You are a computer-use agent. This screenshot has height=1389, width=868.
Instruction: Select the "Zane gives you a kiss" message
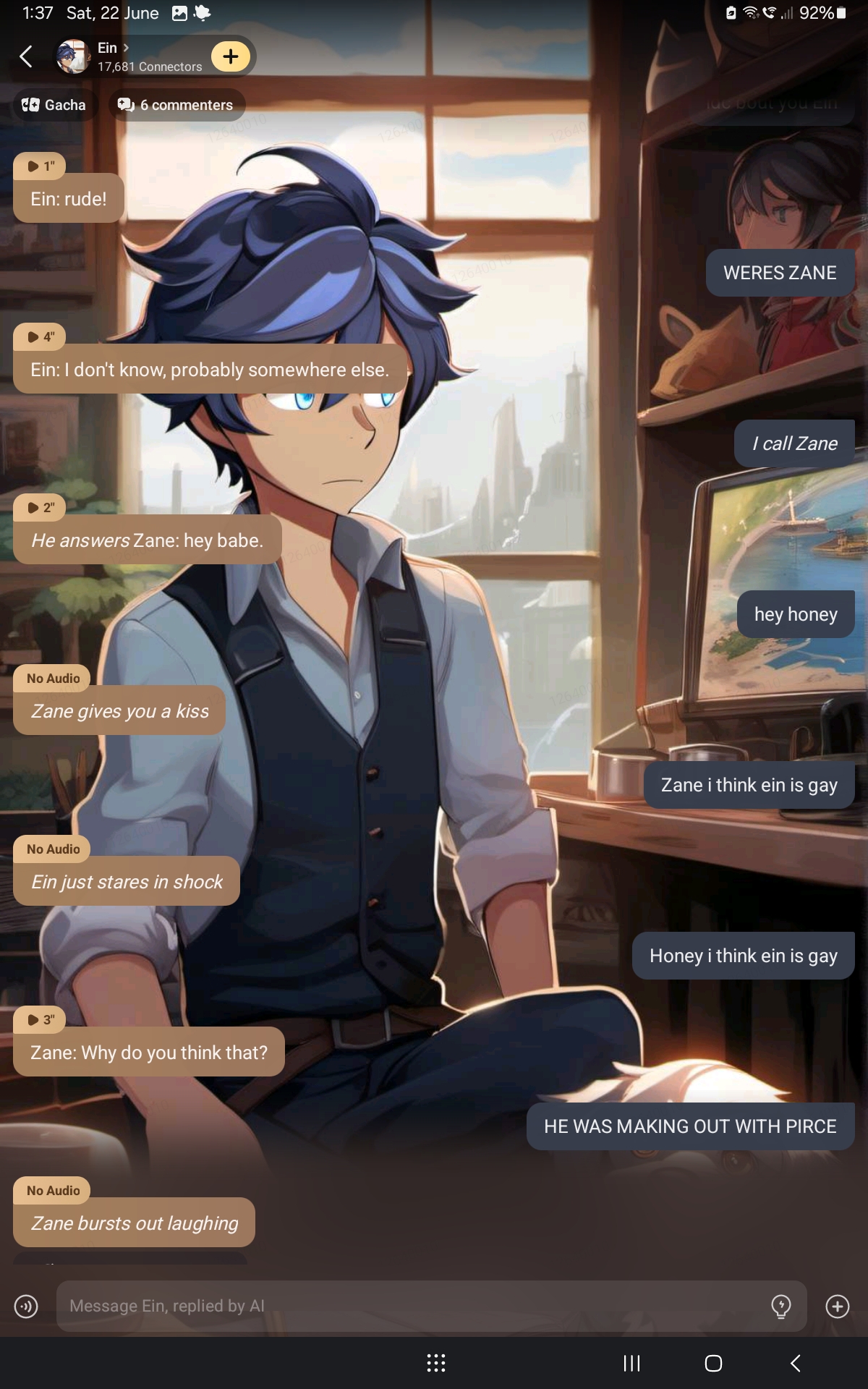120,710
